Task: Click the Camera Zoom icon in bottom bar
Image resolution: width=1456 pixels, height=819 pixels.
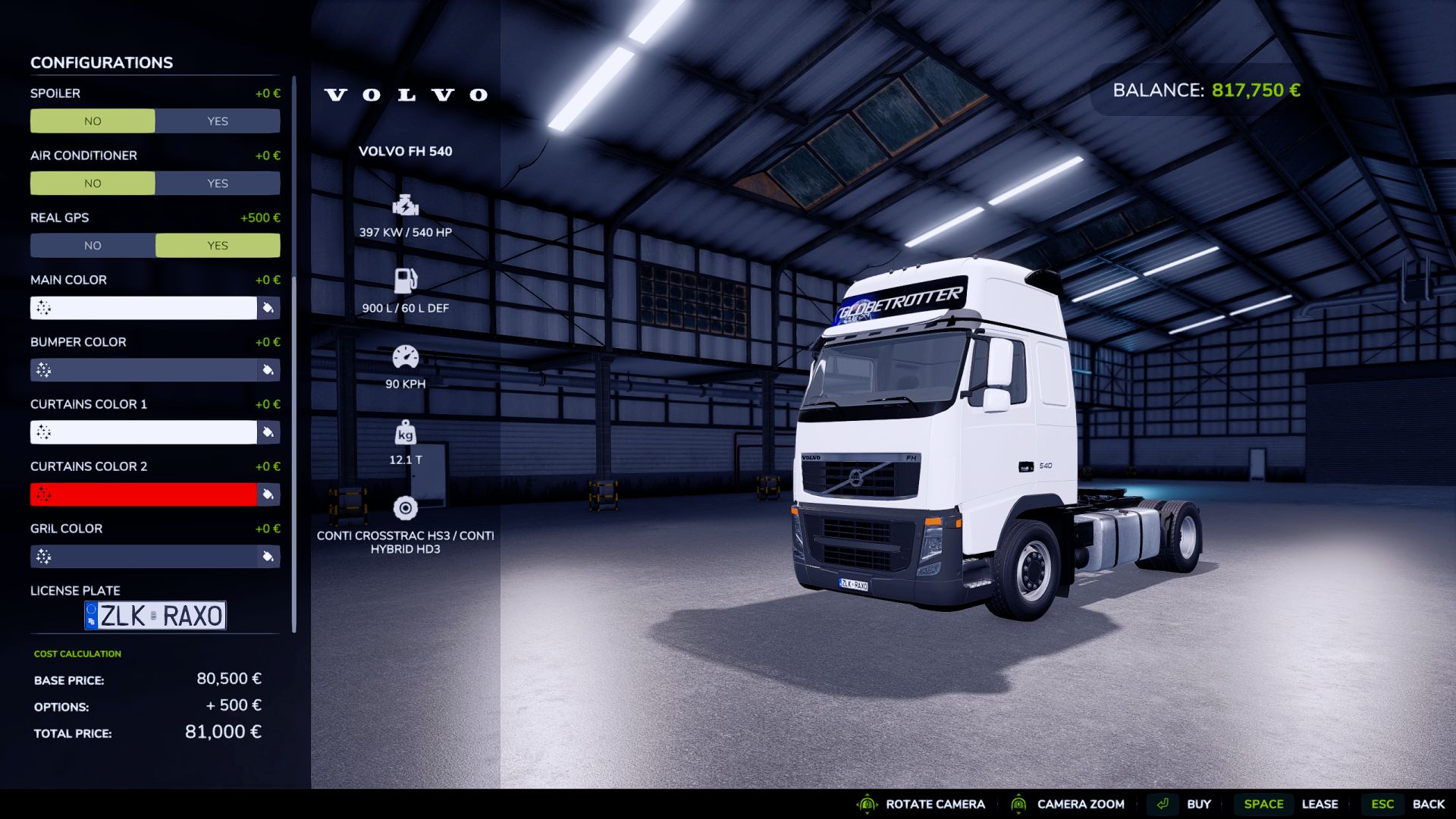Action: pyautogui.click(x=1020, y=804)
